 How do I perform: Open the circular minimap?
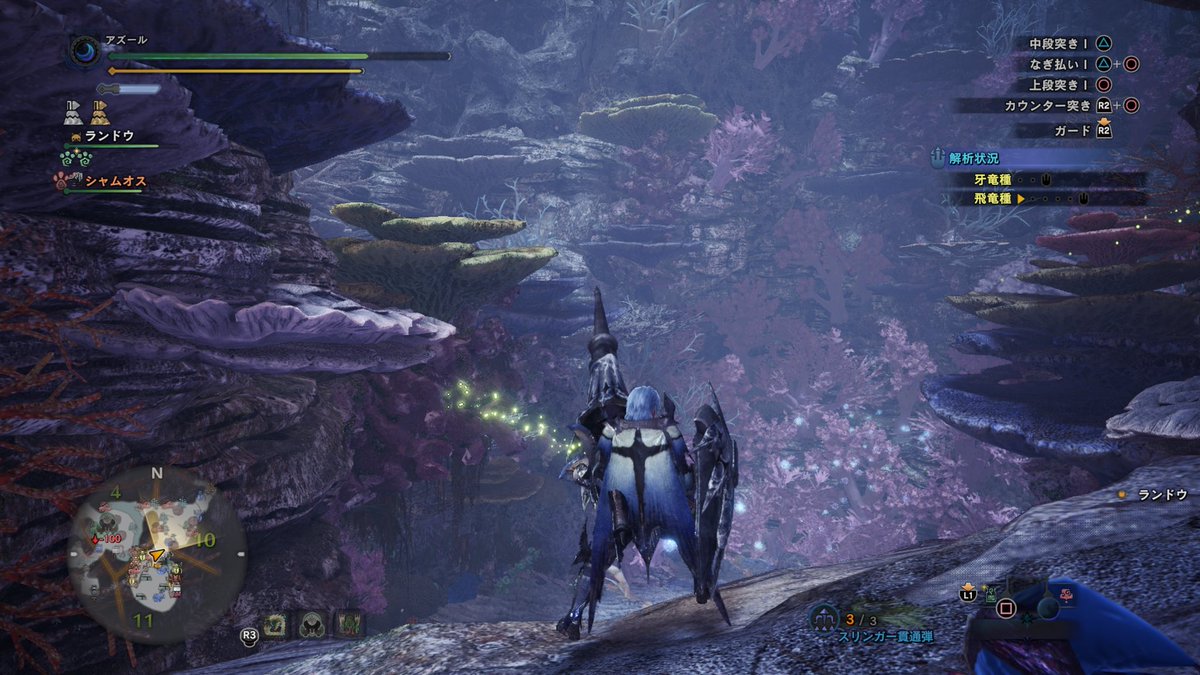157,555
